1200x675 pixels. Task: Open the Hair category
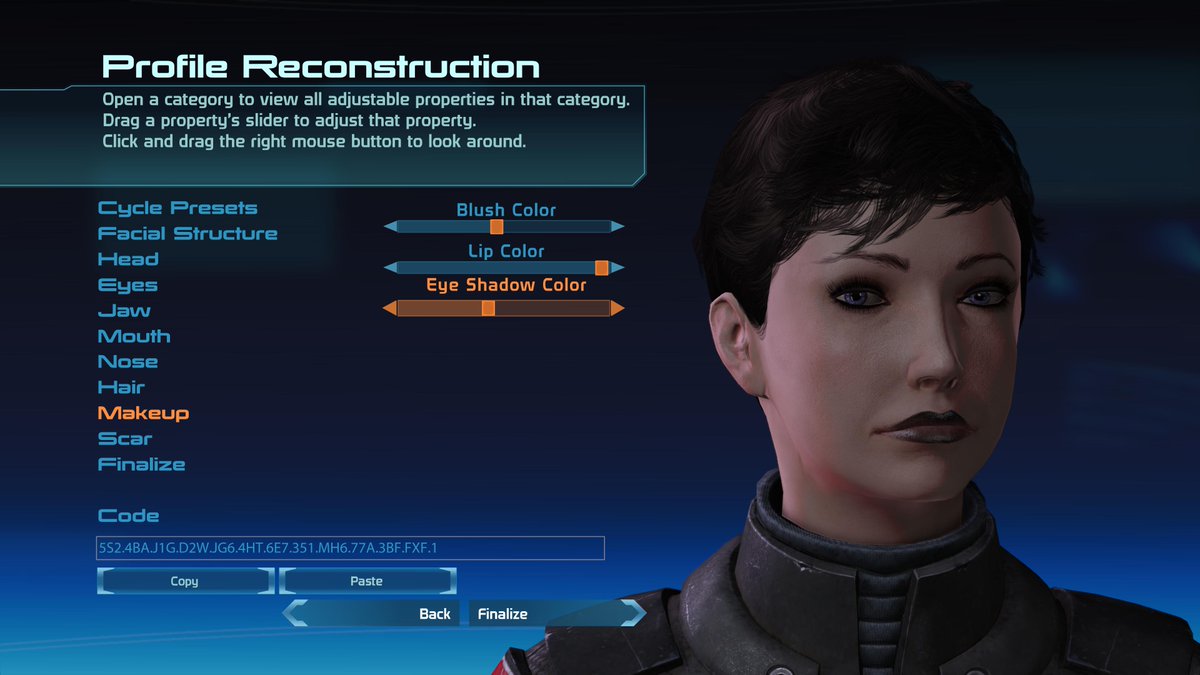(x=121, y=387)
